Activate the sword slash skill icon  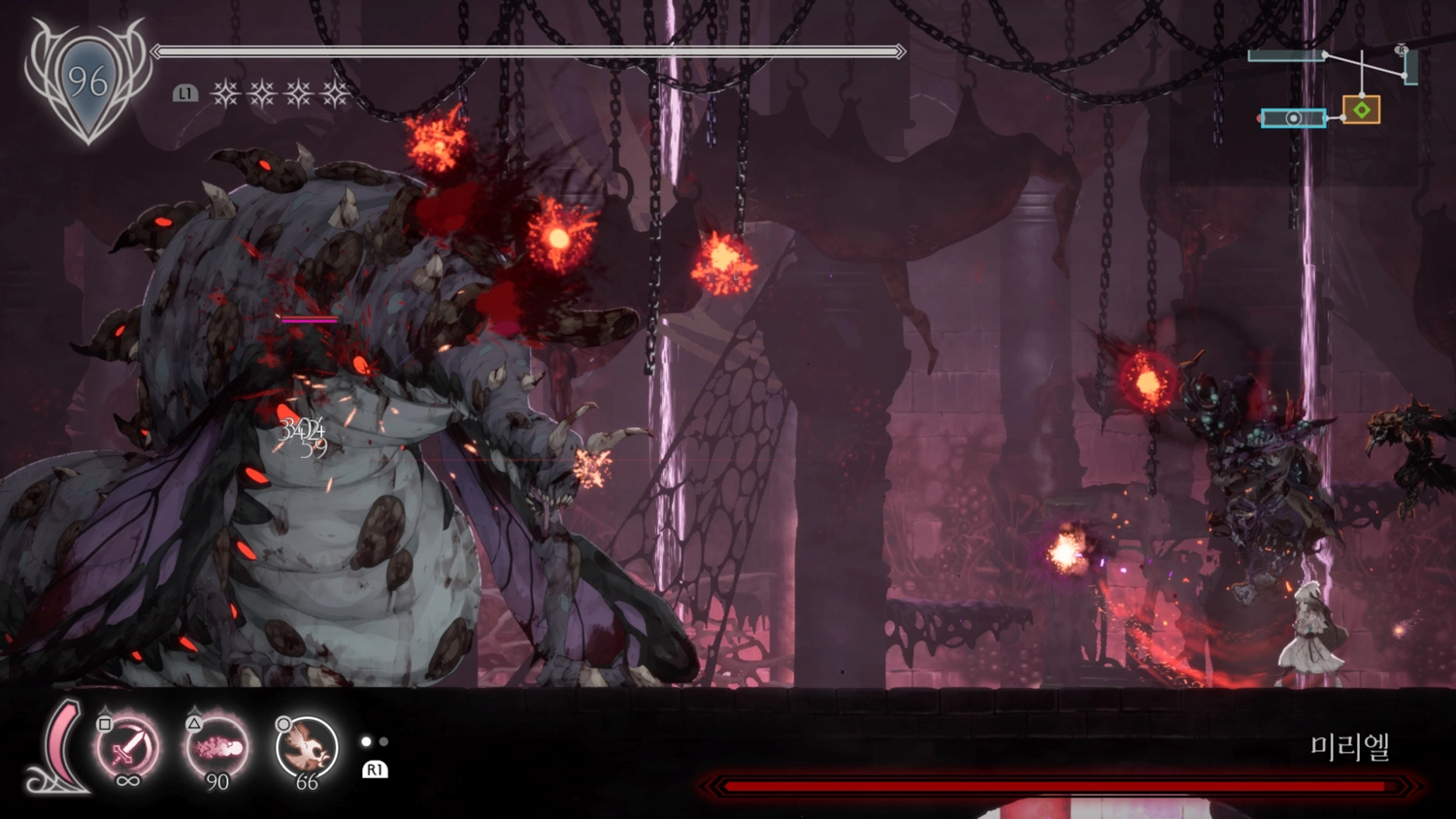pyautogui.click(x=127, y=746)
